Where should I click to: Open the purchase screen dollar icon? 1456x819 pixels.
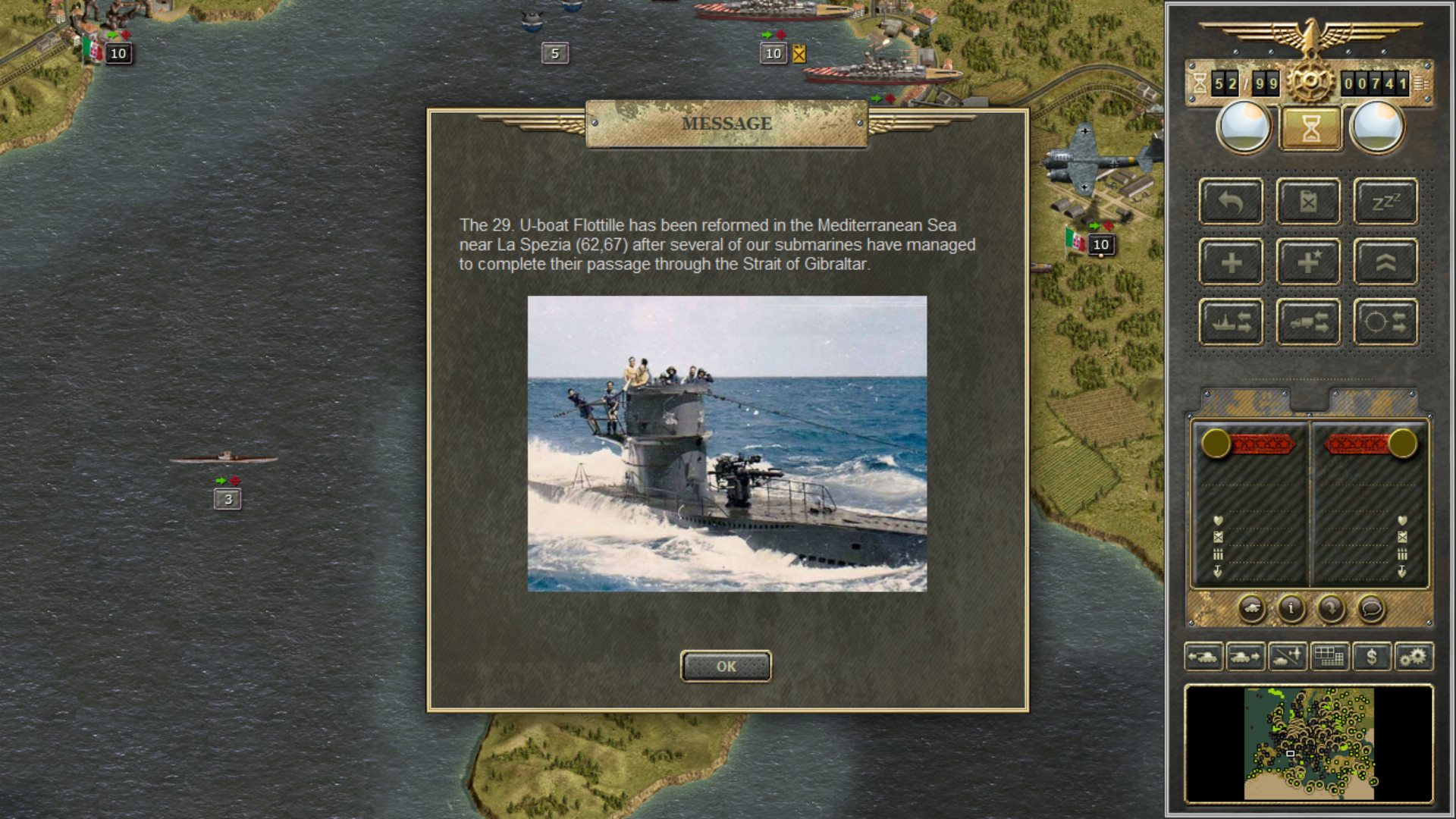pos(1373,657)
